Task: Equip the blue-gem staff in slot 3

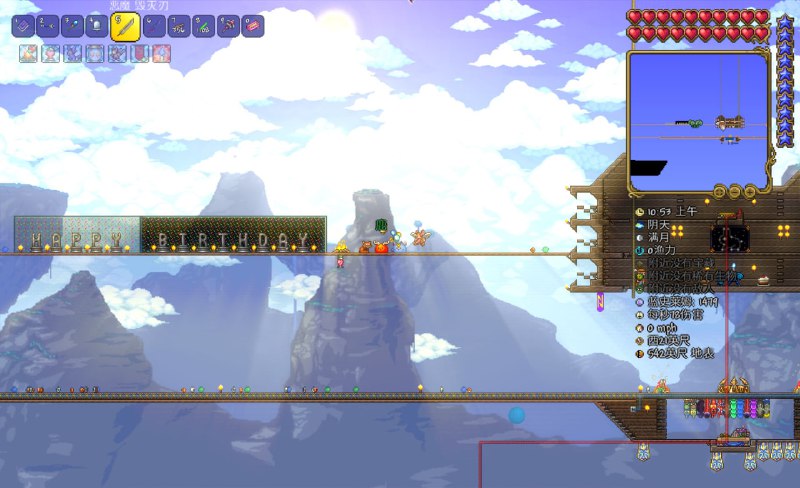Action: point(72,27)
